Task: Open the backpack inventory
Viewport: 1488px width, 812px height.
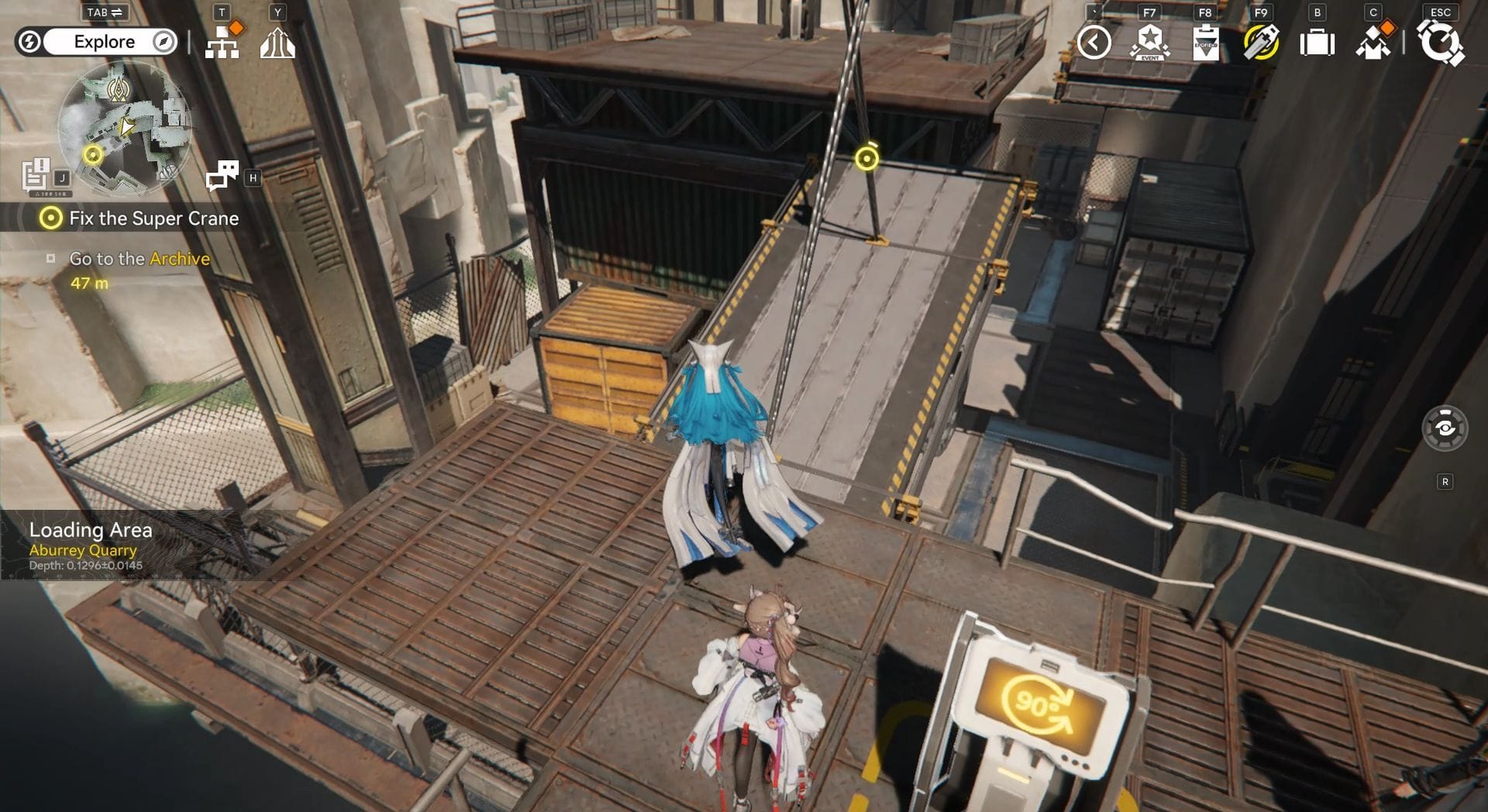Action: [1317, 43]
